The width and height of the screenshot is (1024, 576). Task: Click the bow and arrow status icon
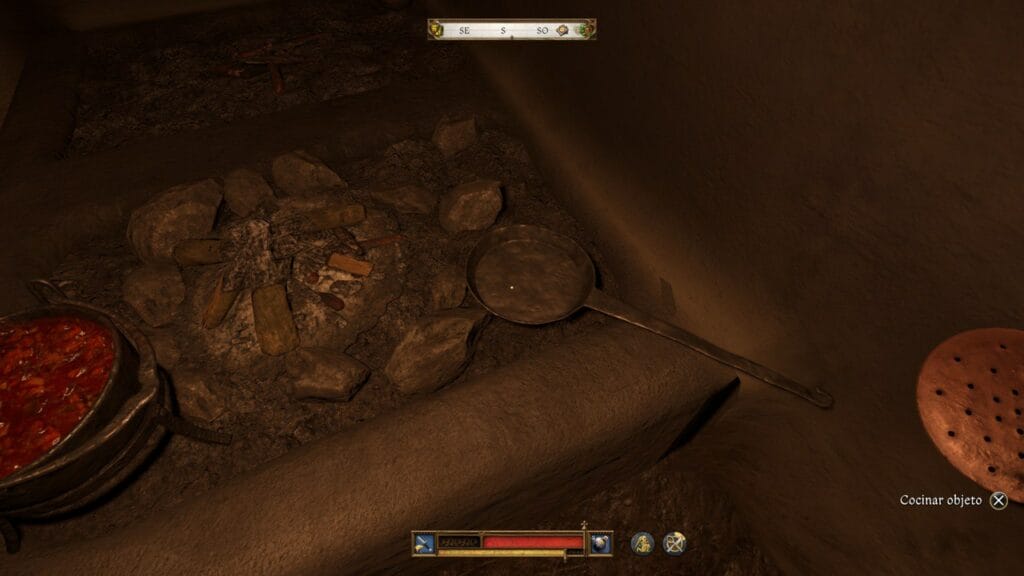tap(676, 542)
